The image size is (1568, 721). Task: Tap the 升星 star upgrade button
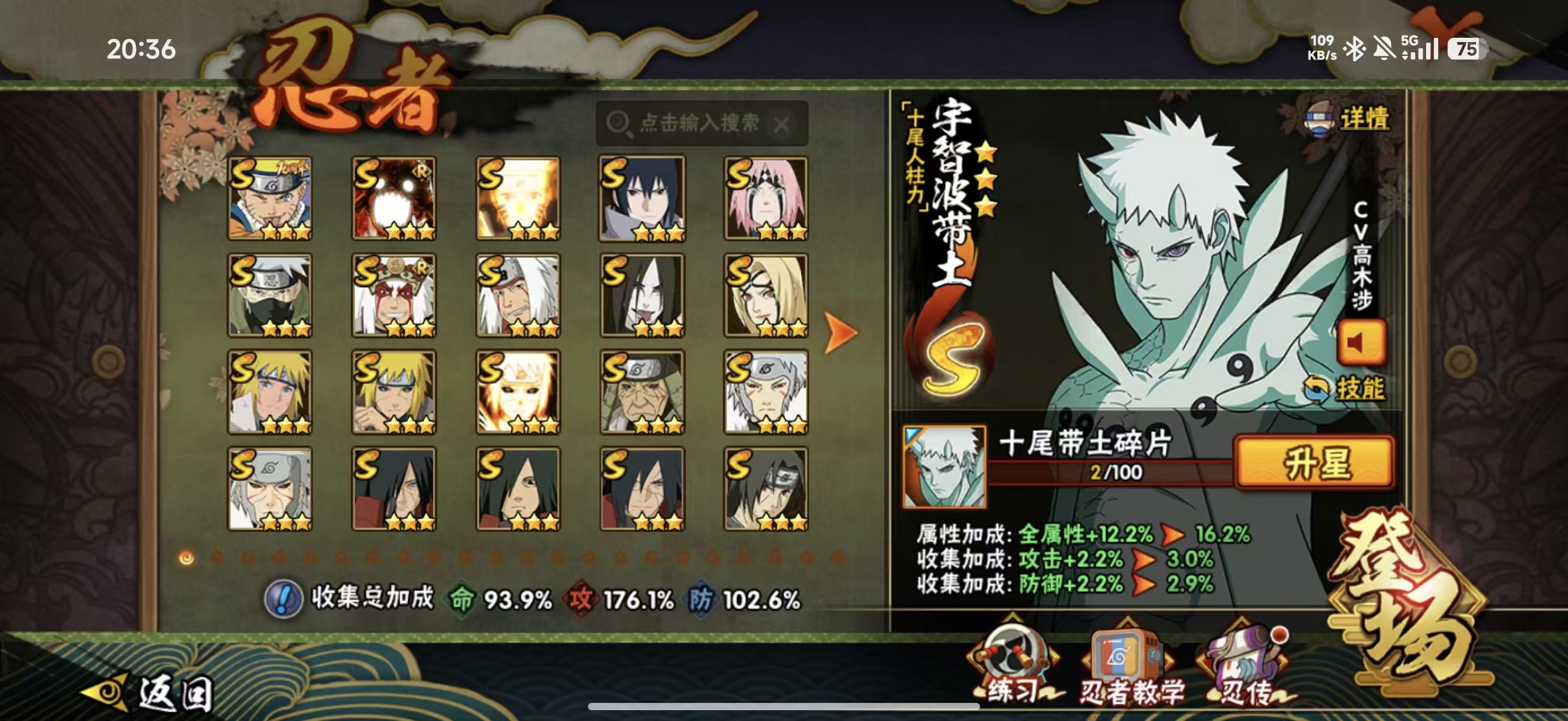[x=1314, y=463]
